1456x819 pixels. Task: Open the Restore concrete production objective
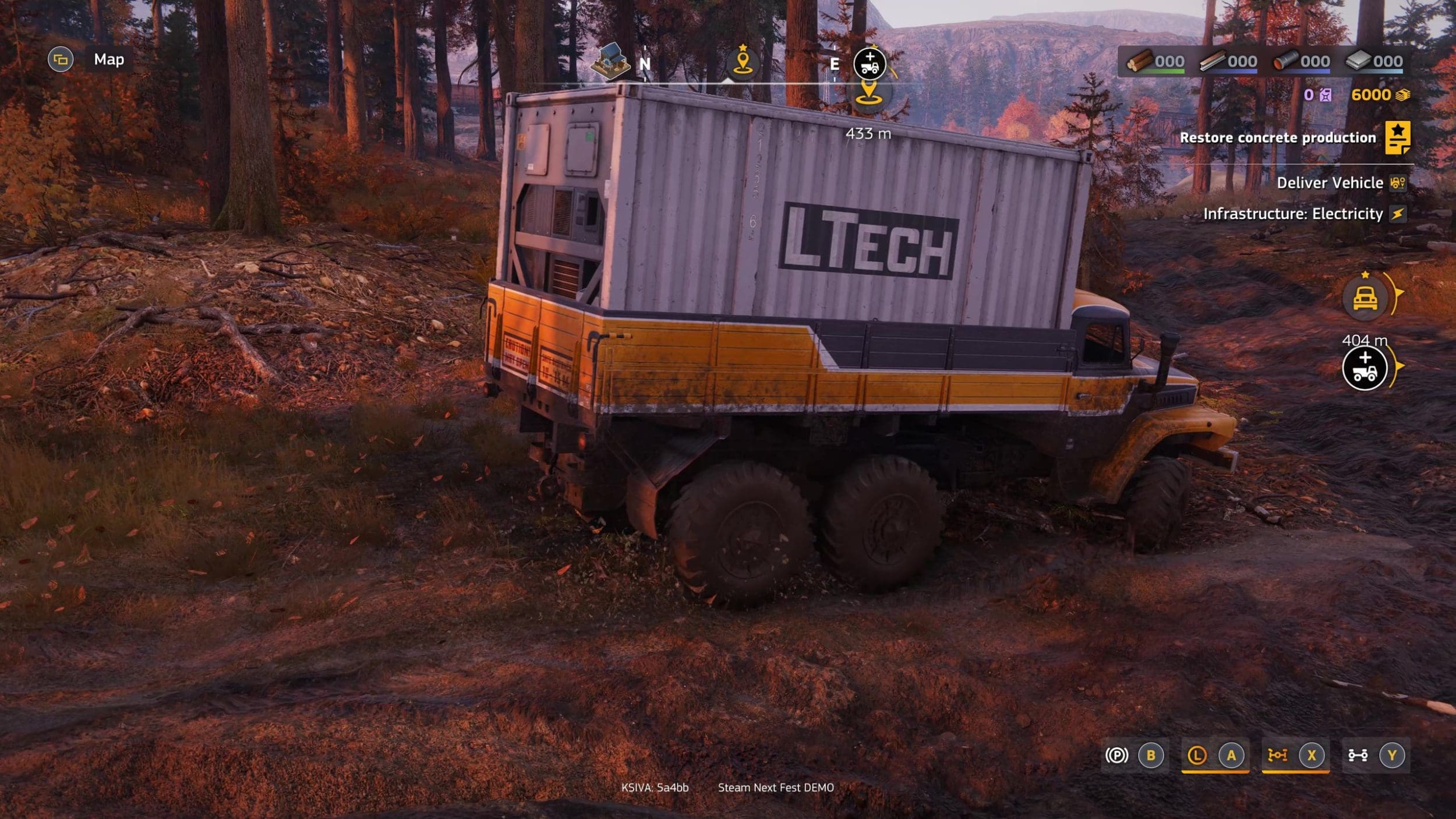pos(1277,138)
